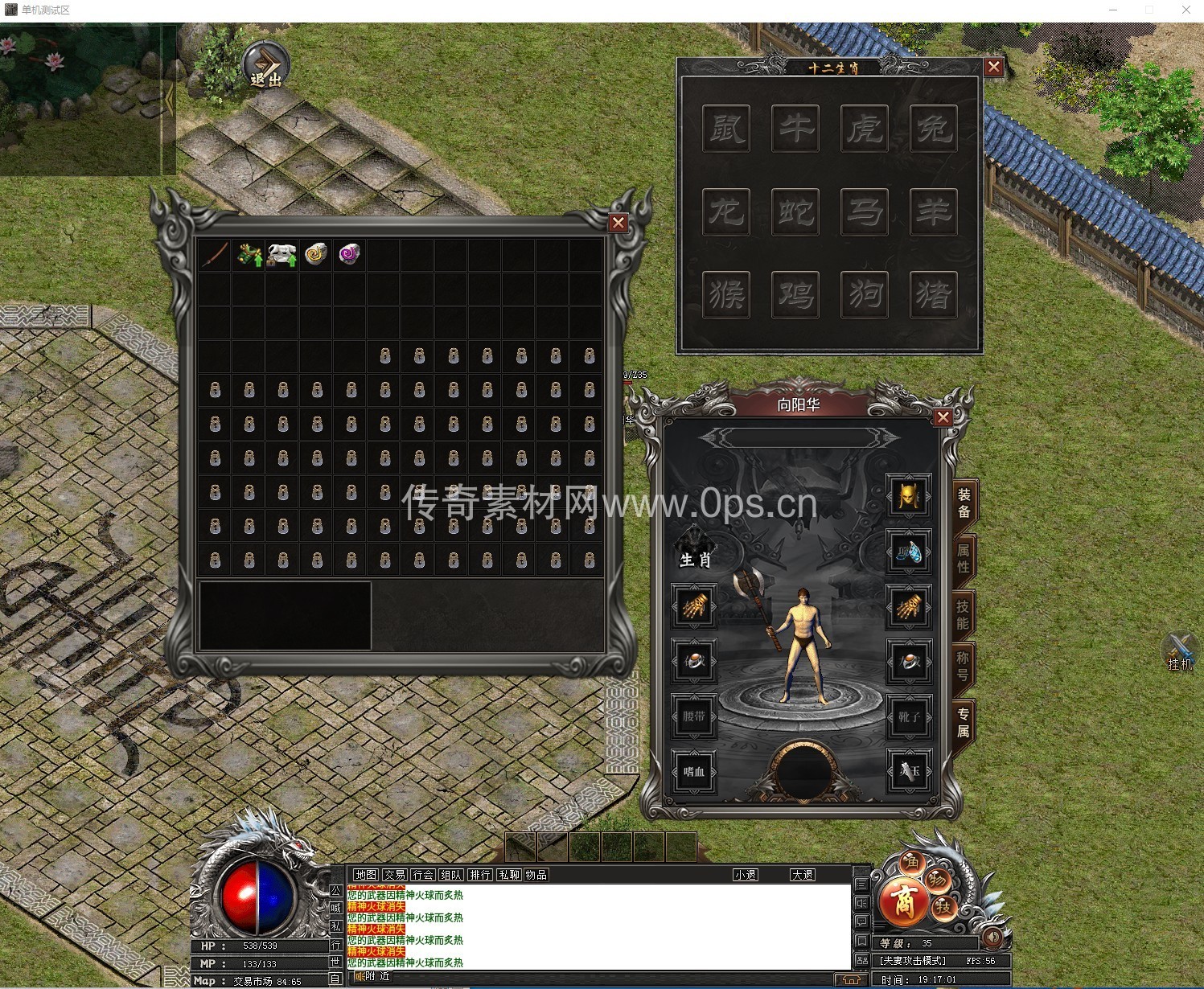This screenshot has height=989, width=1204.
Task: Choose the 鼠 rat zodiac tile
Action: click(726, 128)
